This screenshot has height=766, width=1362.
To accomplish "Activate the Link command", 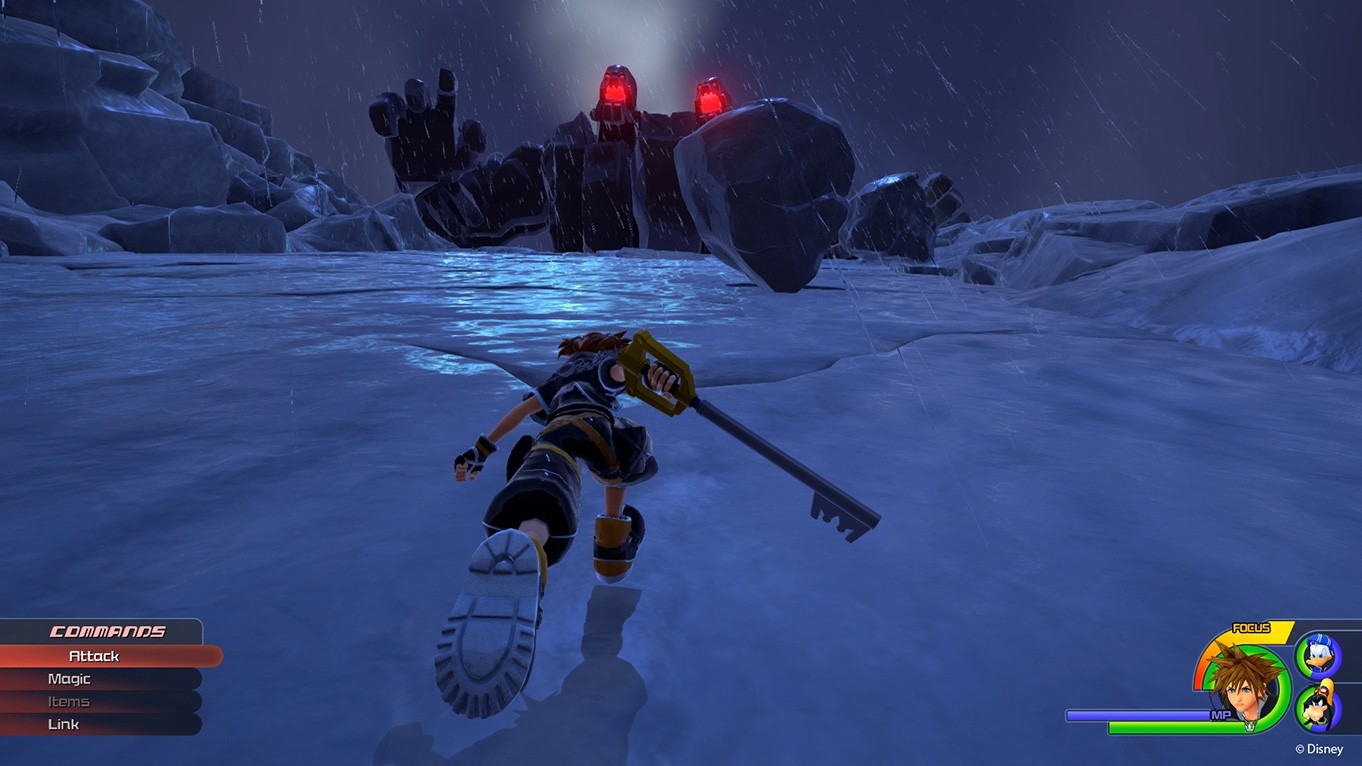I will pyautogui.click(x=62, y=724).
